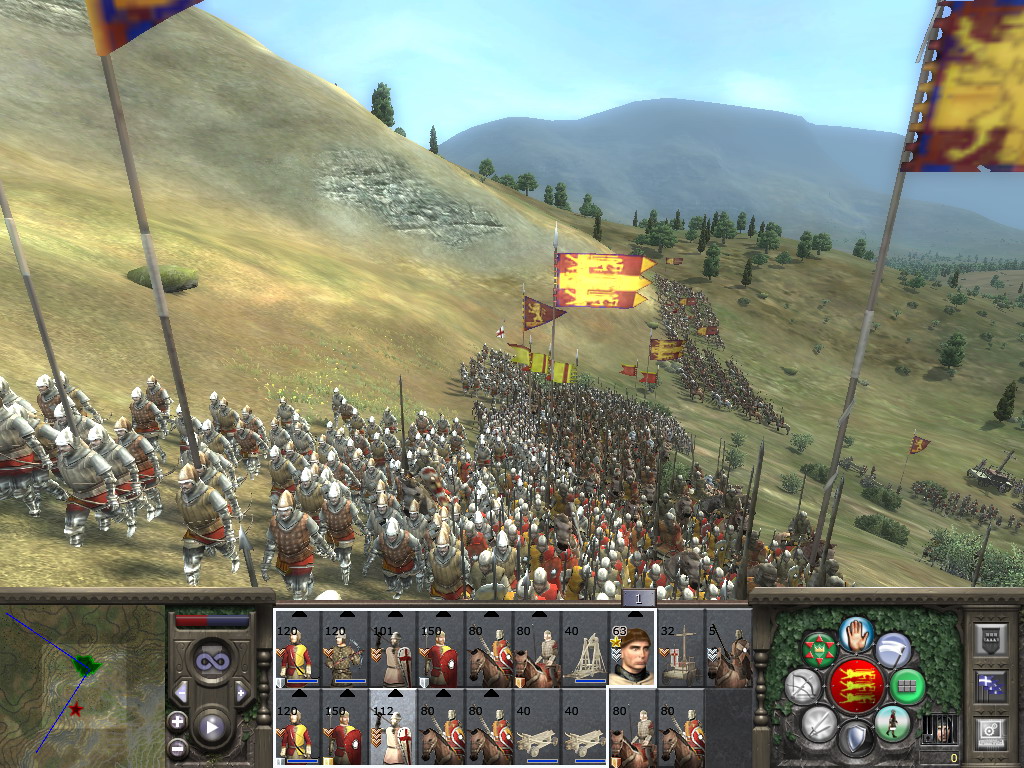Image resolution: width=1024 pixels, height=768 pixels.
Task: Select the general's unit card with 63 men
Action: (632, 649)
